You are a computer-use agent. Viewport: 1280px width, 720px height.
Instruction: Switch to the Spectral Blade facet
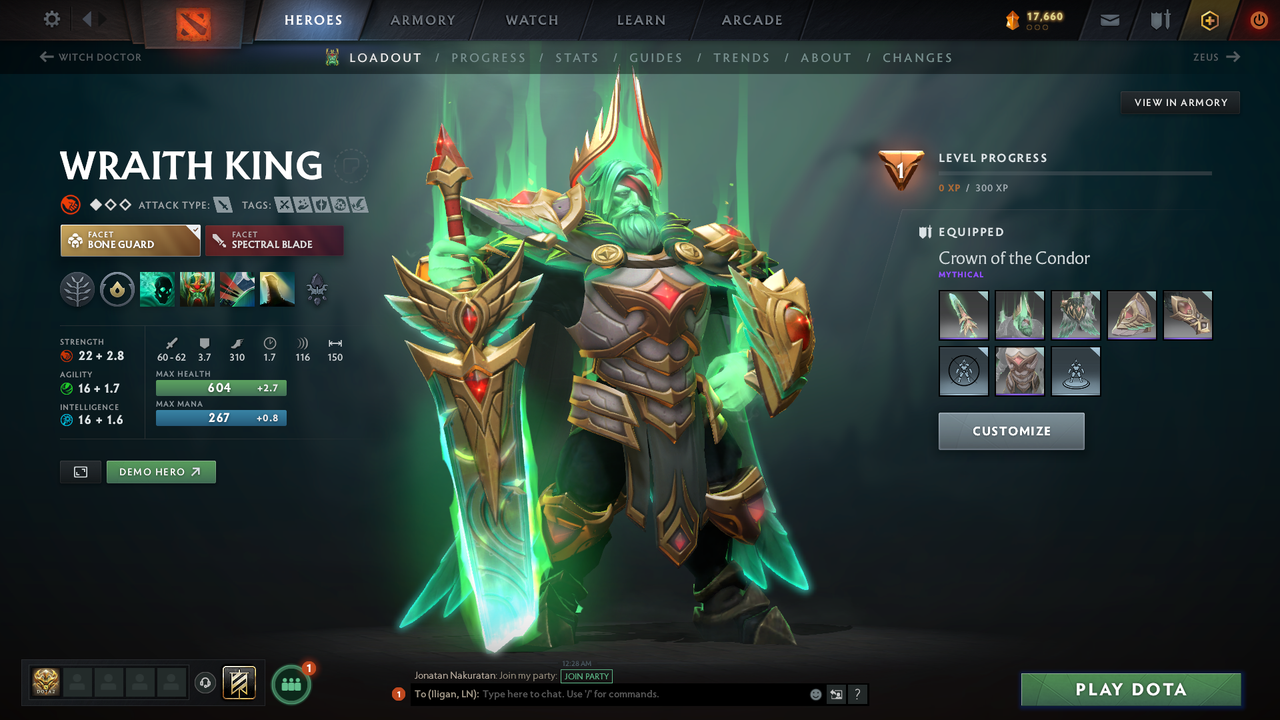(x=274, y=240)
